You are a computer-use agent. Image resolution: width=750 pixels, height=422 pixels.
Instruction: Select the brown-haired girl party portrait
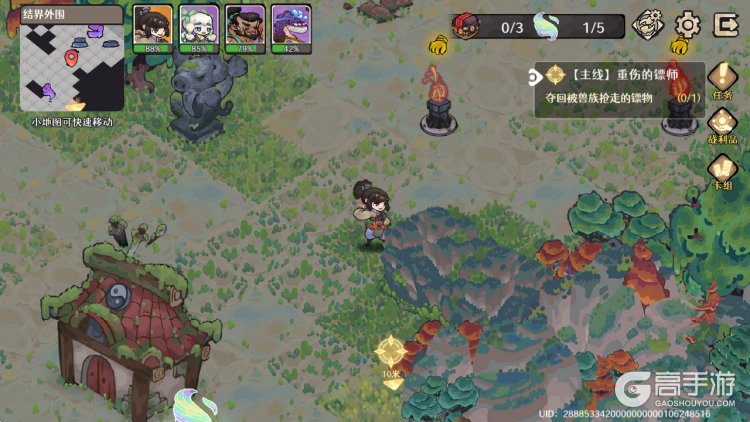click(153, 26)
